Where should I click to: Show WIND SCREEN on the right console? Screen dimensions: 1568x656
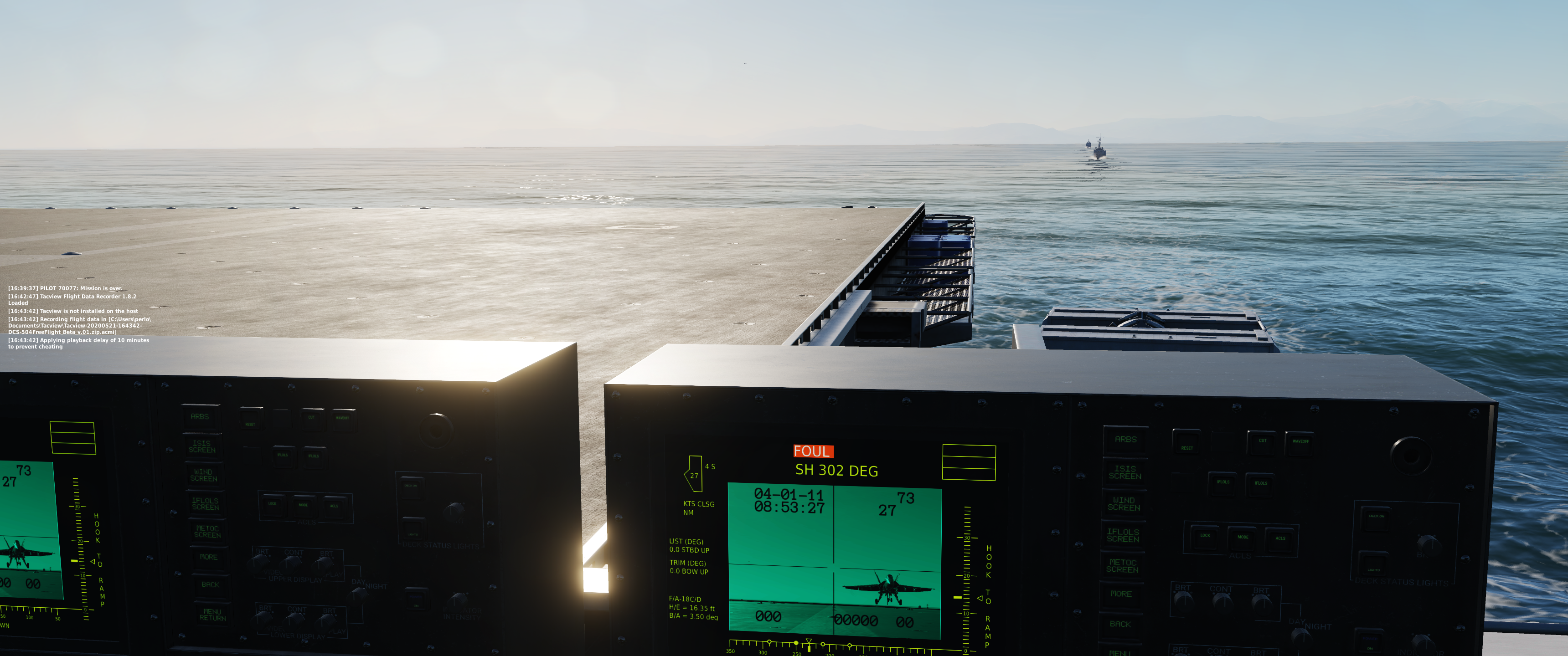click(1124, 504)
